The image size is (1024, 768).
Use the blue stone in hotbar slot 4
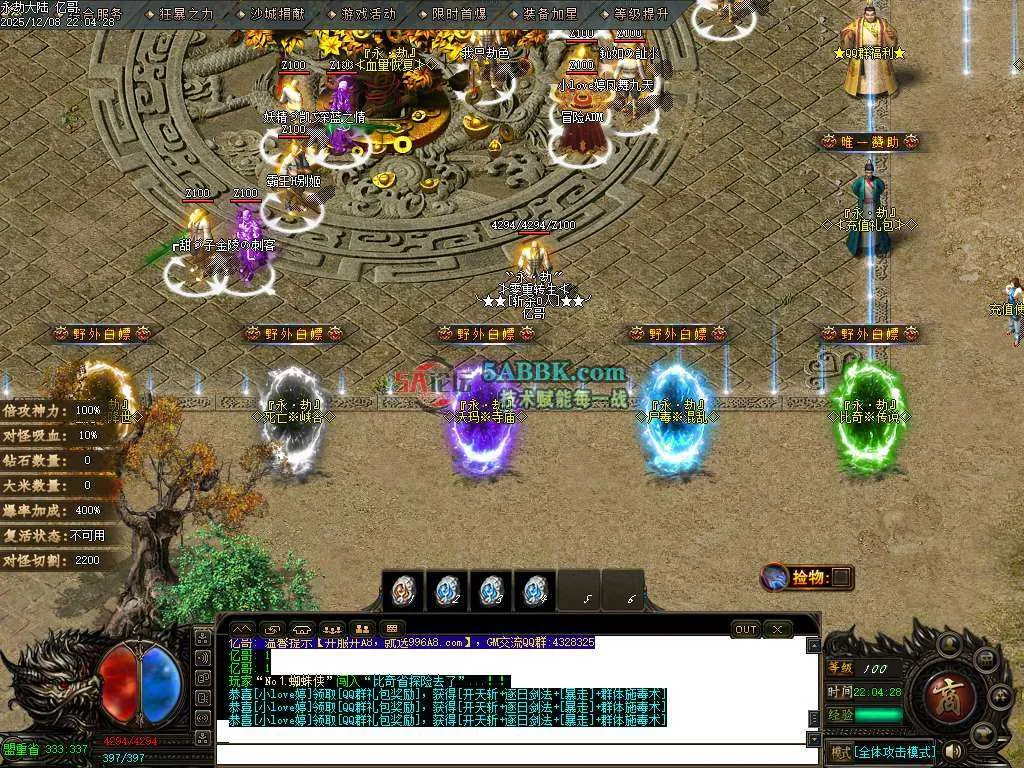click(536, 590)
